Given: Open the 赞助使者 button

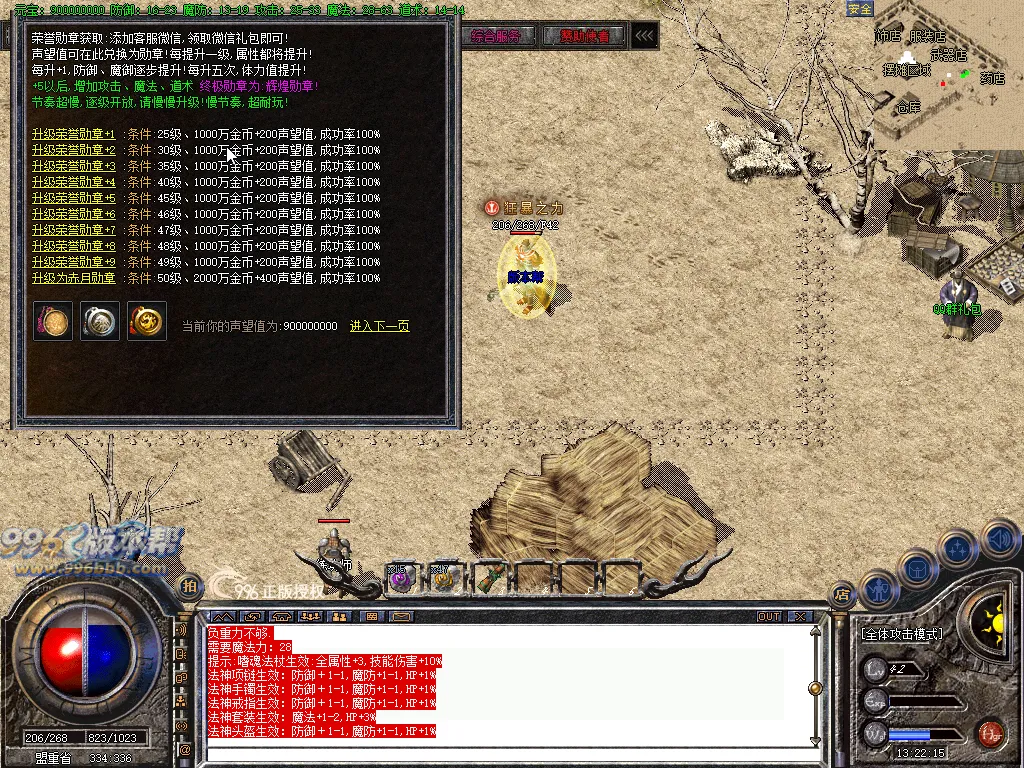Looking at the screenshot, I should [x=585, y=36].
